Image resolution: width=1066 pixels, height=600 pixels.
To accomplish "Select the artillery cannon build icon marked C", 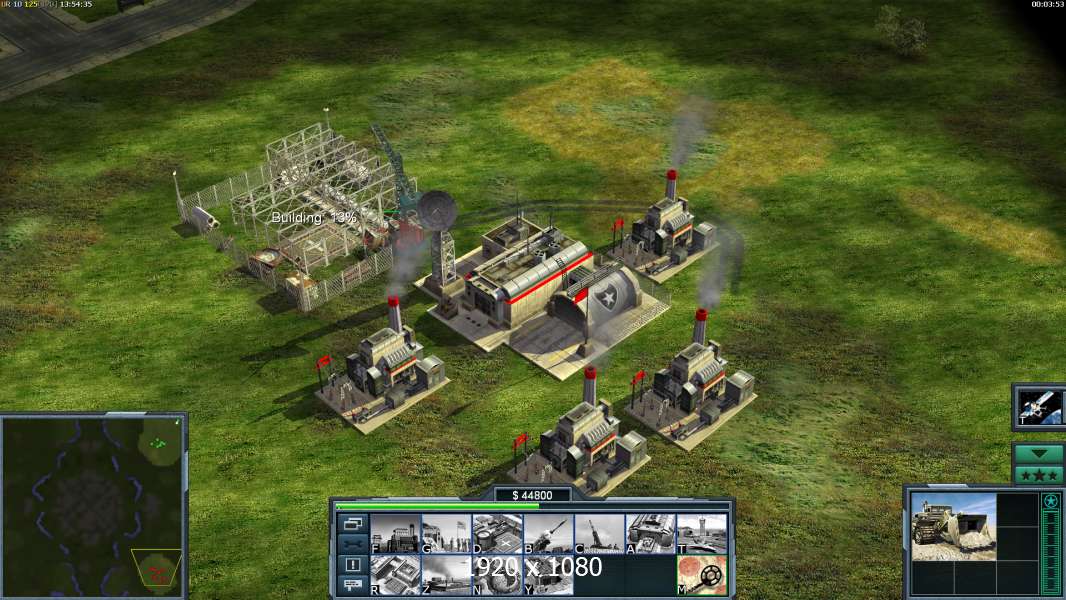I will tap(599, 534).
